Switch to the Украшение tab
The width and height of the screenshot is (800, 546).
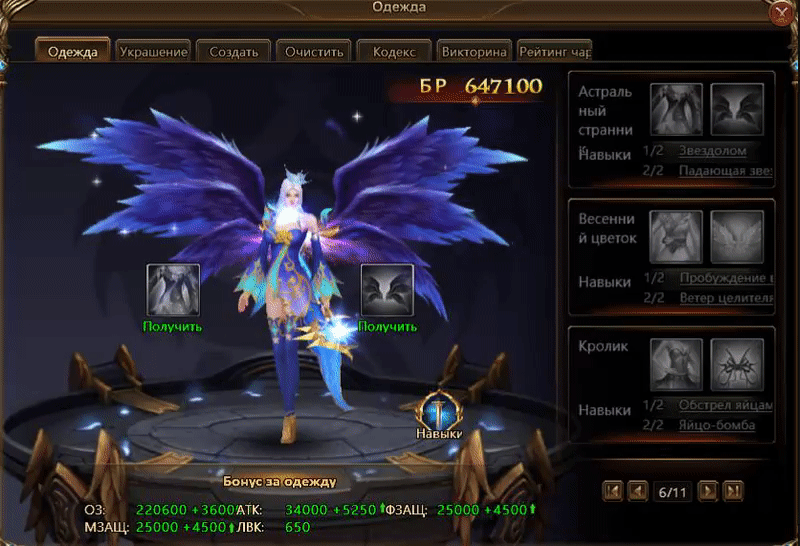tap(152, 52)
